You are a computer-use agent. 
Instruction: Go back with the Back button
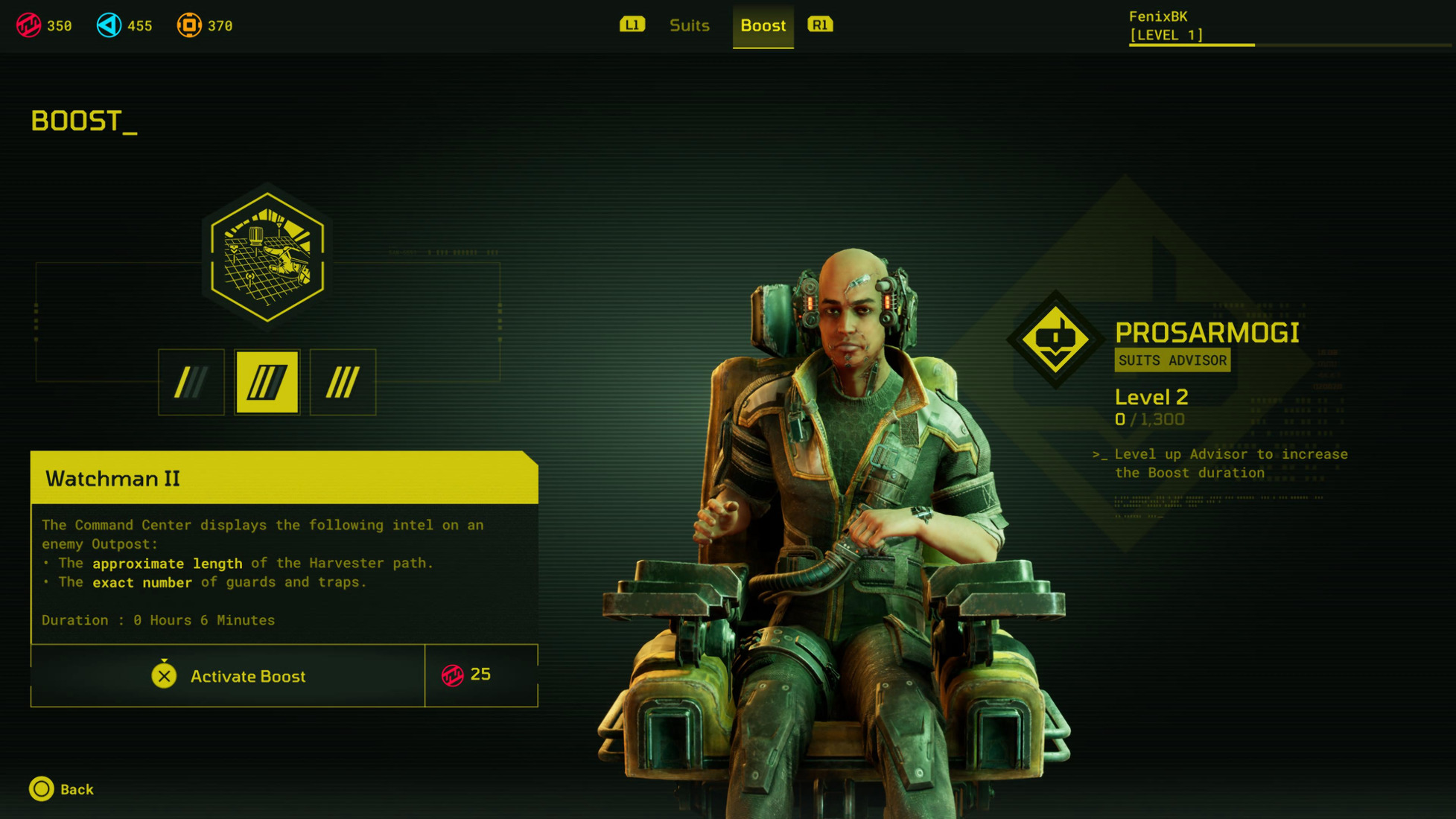point(62,789)
